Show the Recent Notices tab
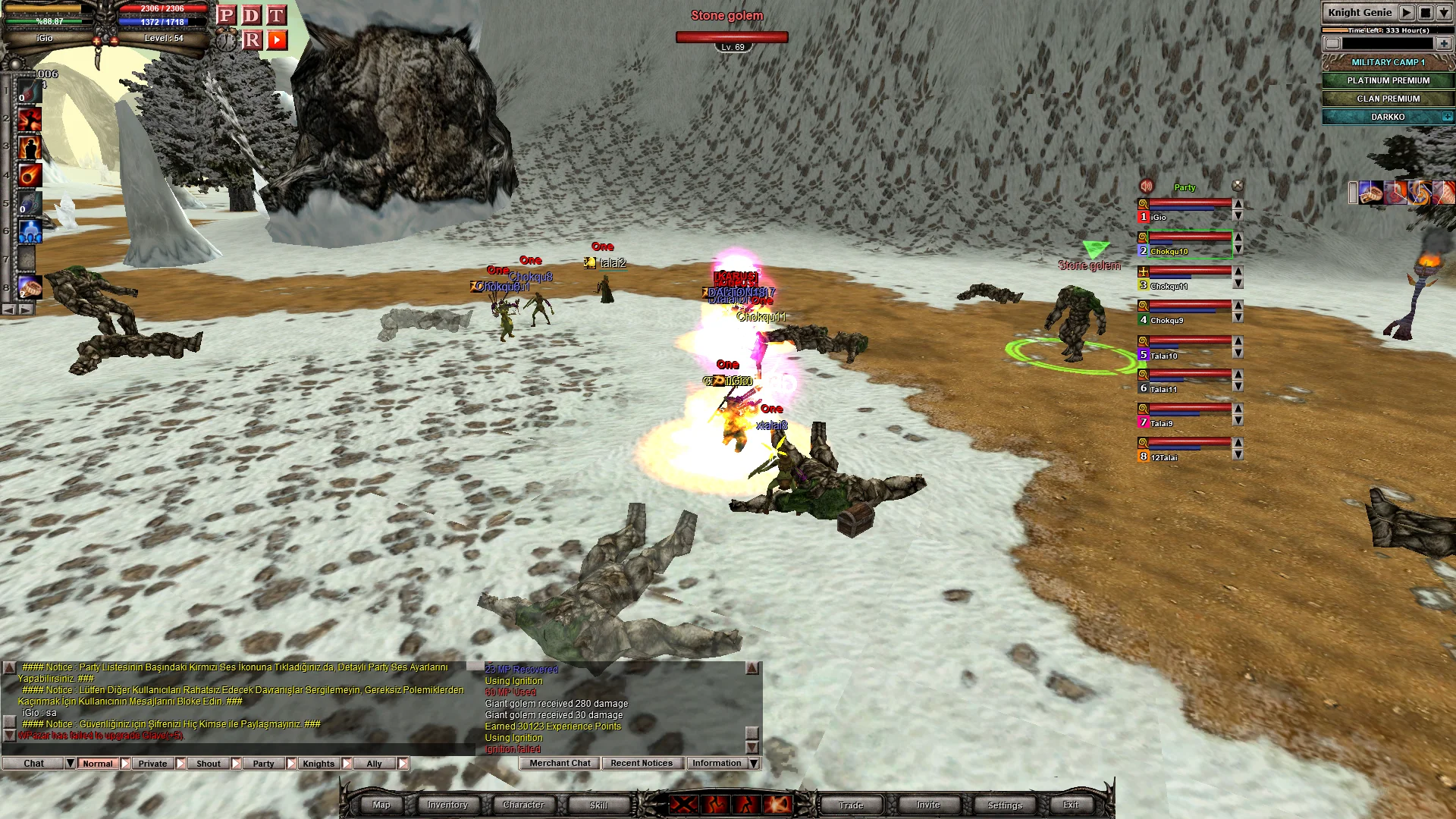 (x=642, y=763)
